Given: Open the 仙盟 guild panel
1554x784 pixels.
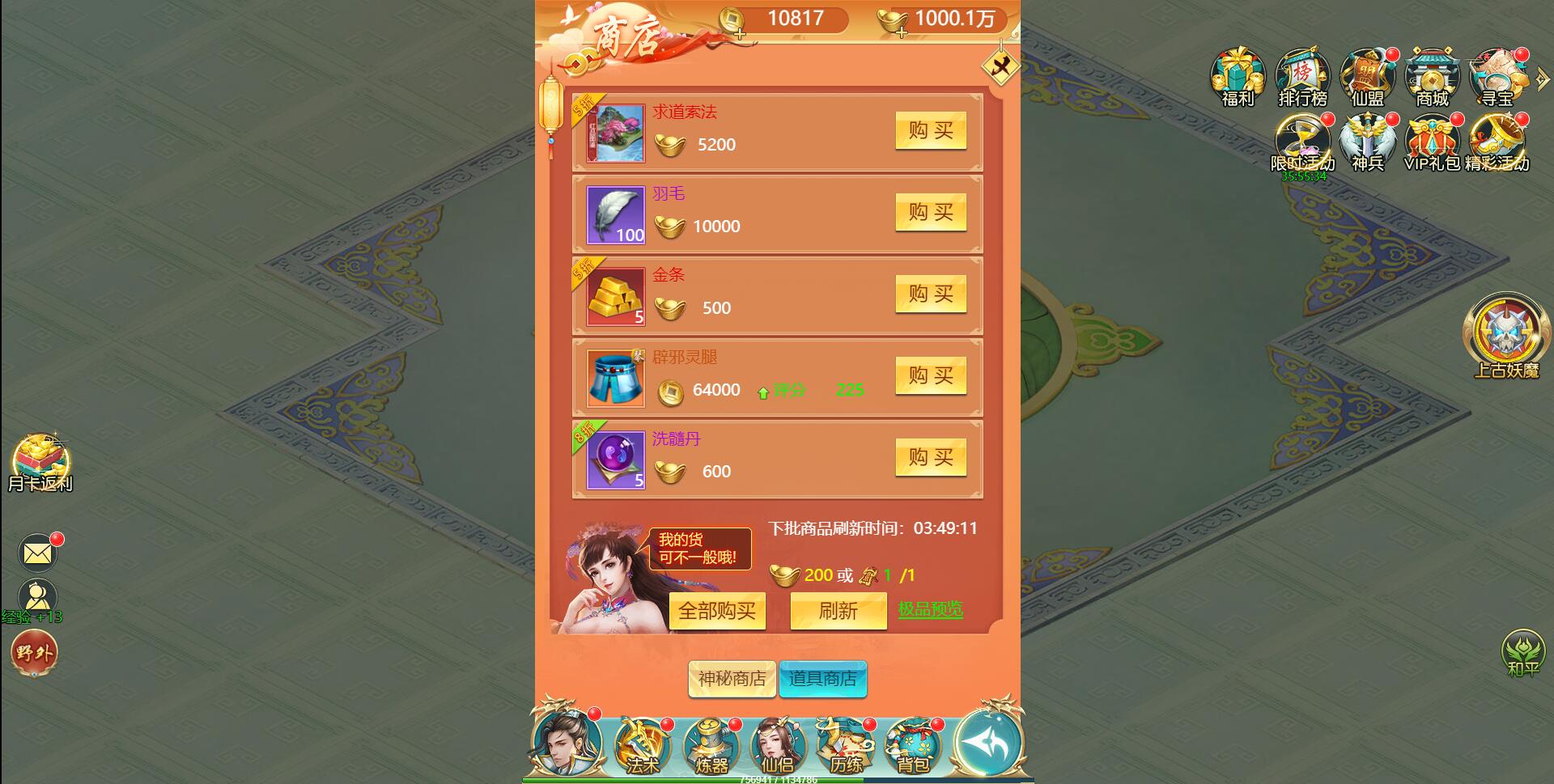Looking at the screenshot, I should tap(1365, 77).
